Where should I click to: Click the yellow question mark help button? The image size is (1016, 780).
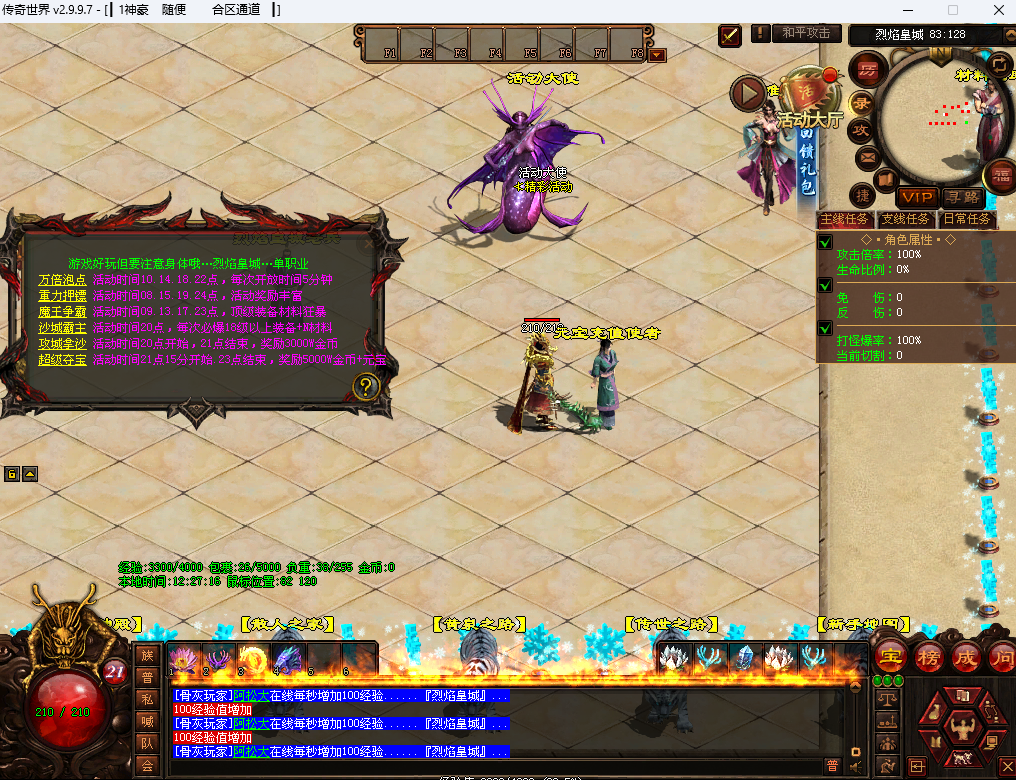(367, 386)
